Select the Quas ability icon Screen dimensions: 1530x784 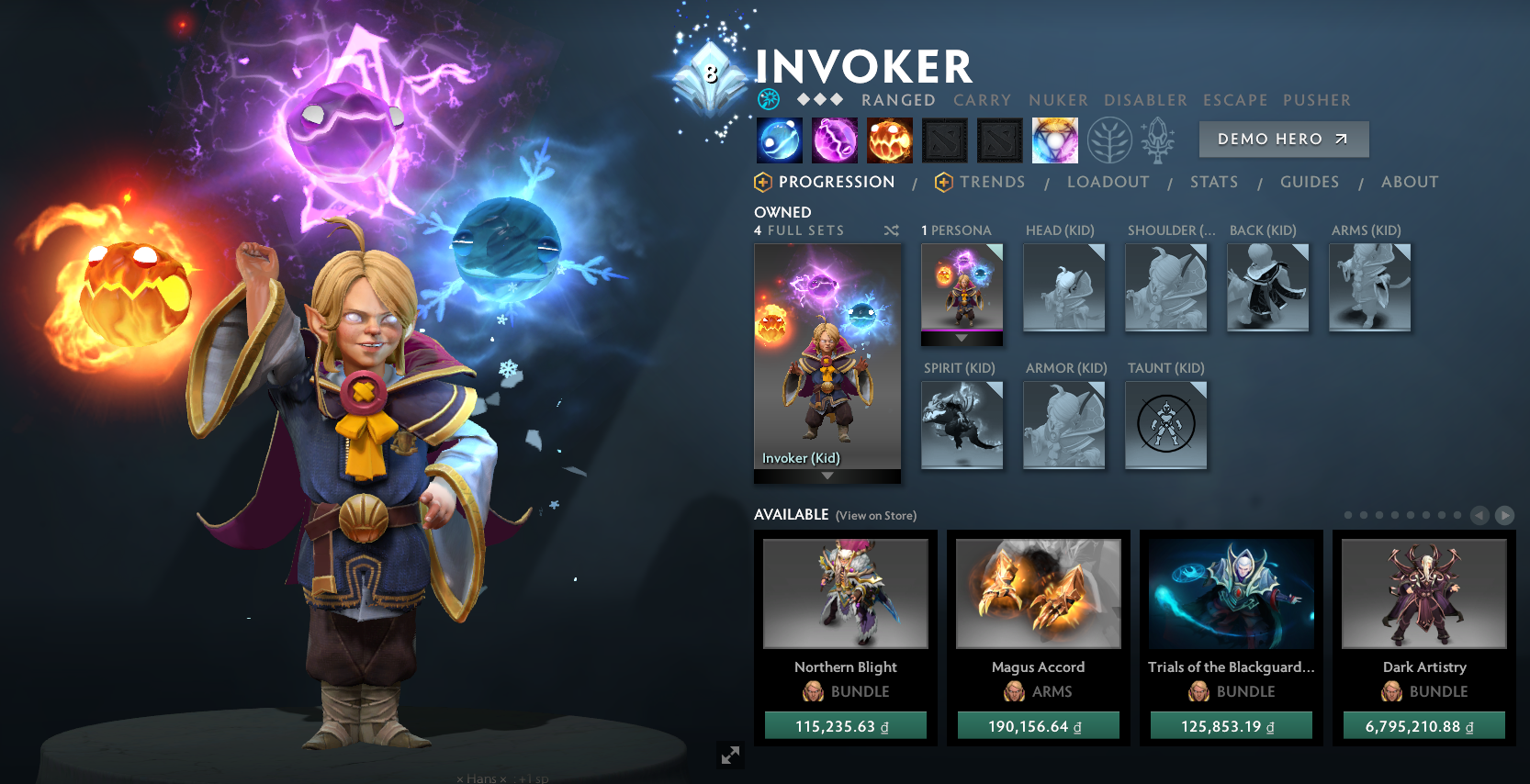[779, 140]
